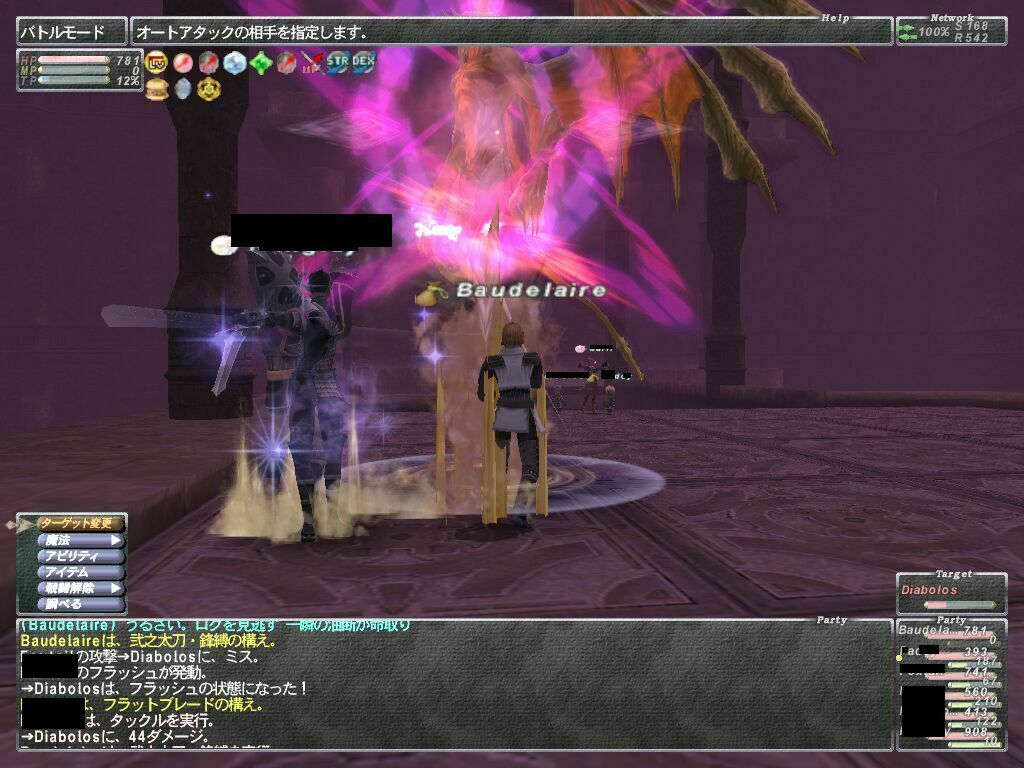Select ターゲット変更 in the battle menu
This screenshot has width=1024, height=768.
coord(80,523)
